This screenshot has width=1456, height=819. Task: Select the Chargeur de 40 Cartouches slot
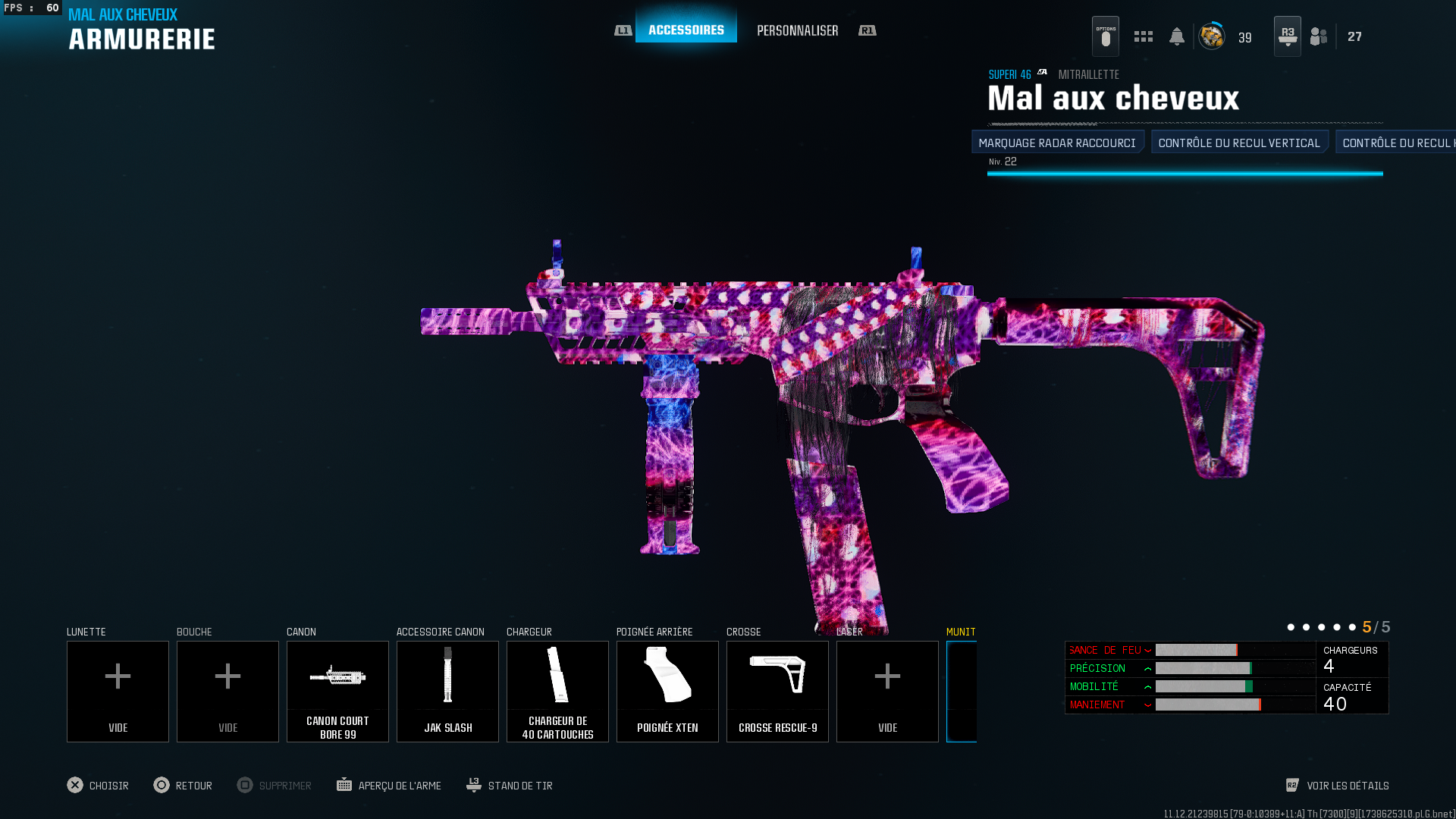point(557,691)
